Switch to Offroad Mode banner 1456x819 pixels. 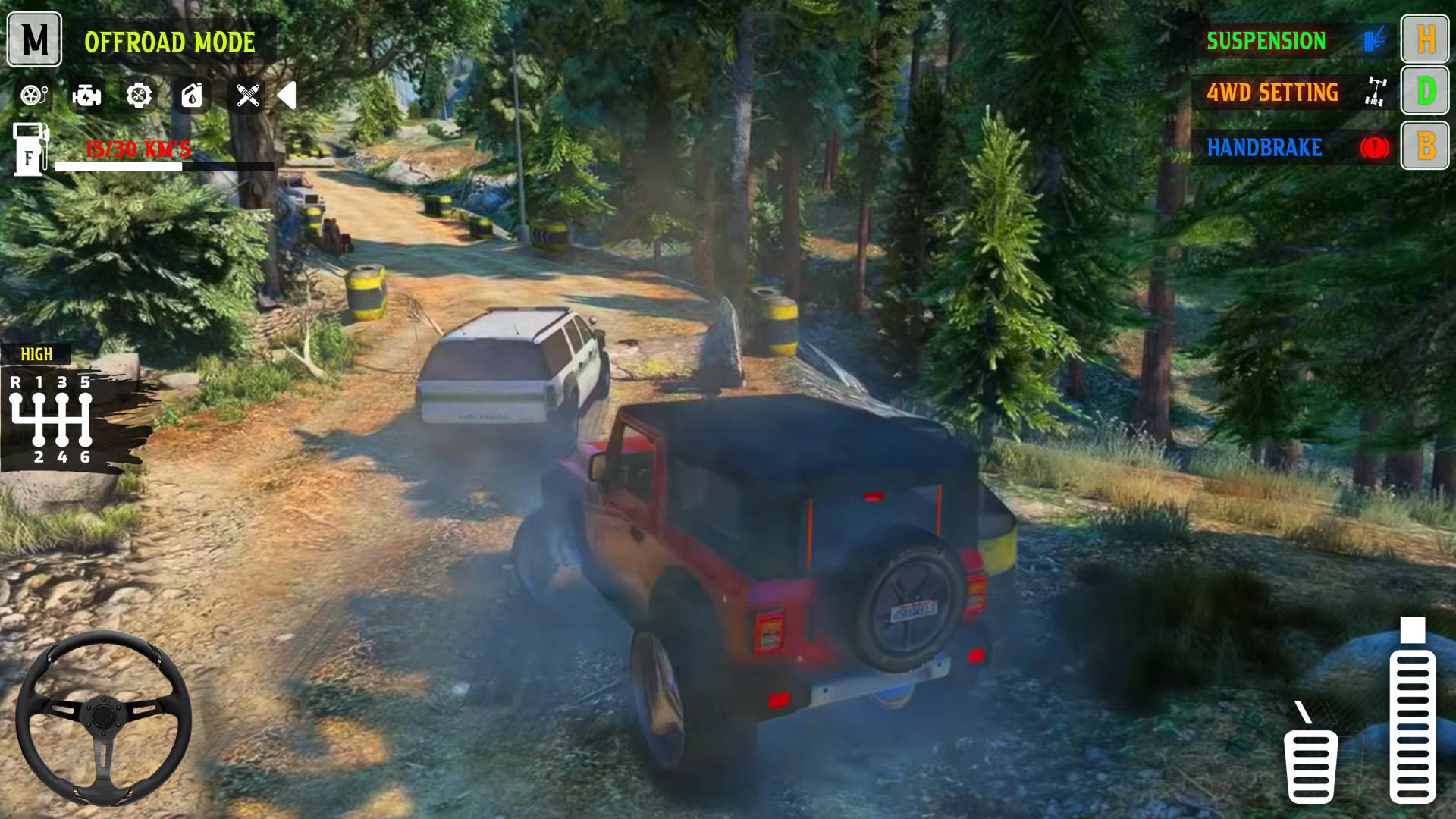[171, 42]
